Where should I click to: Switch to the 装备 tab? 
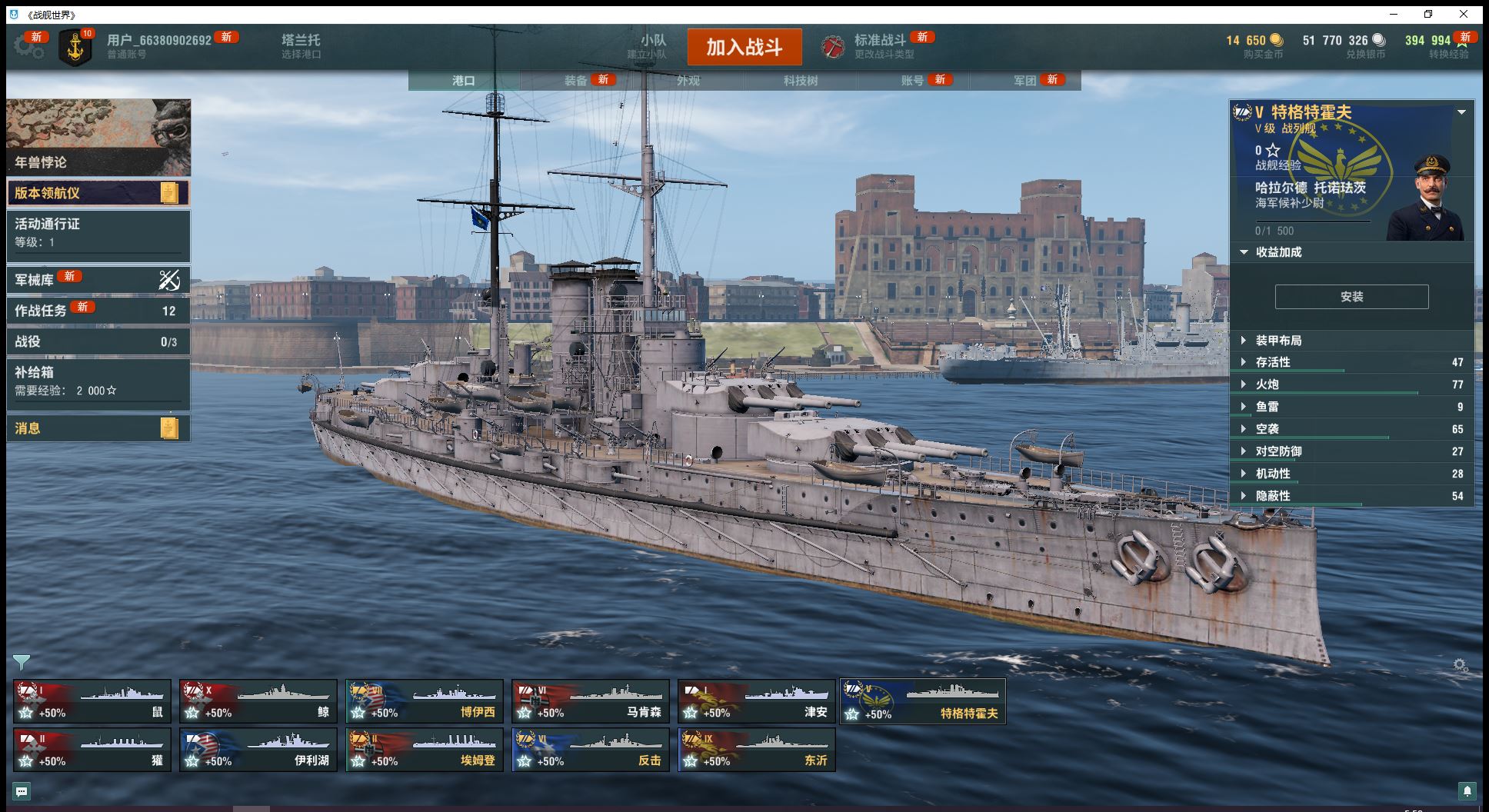point(576,81)
